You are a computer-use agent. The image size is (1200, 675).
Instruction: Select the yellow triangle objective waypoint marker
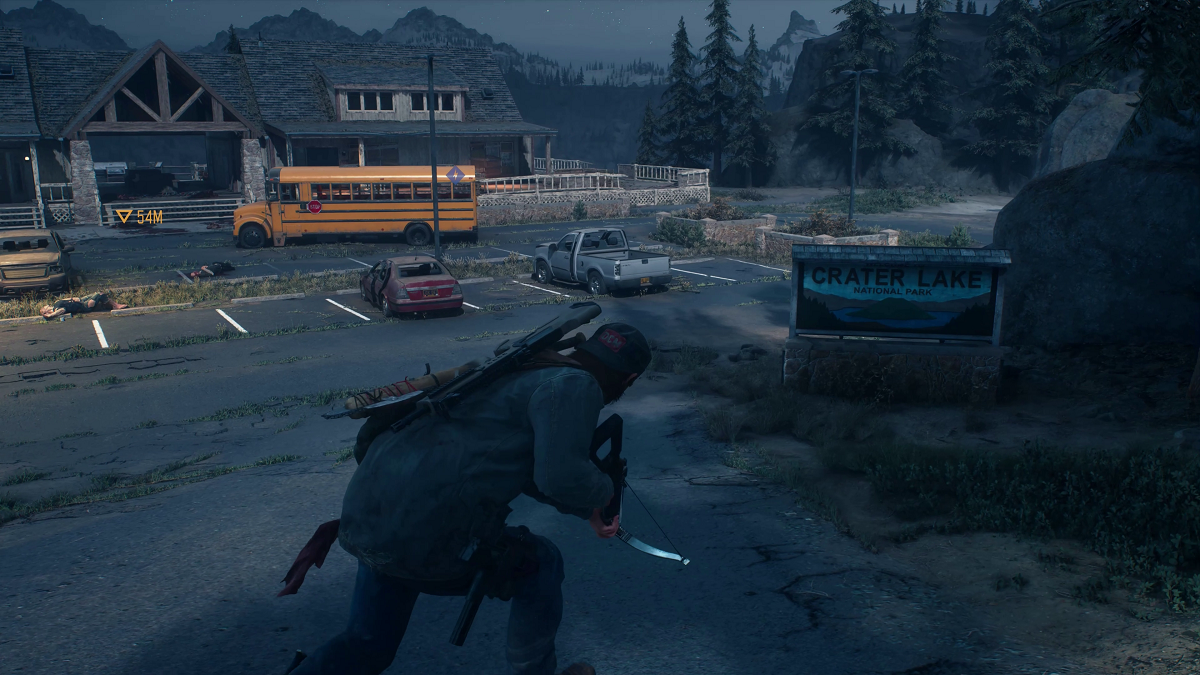124,216
